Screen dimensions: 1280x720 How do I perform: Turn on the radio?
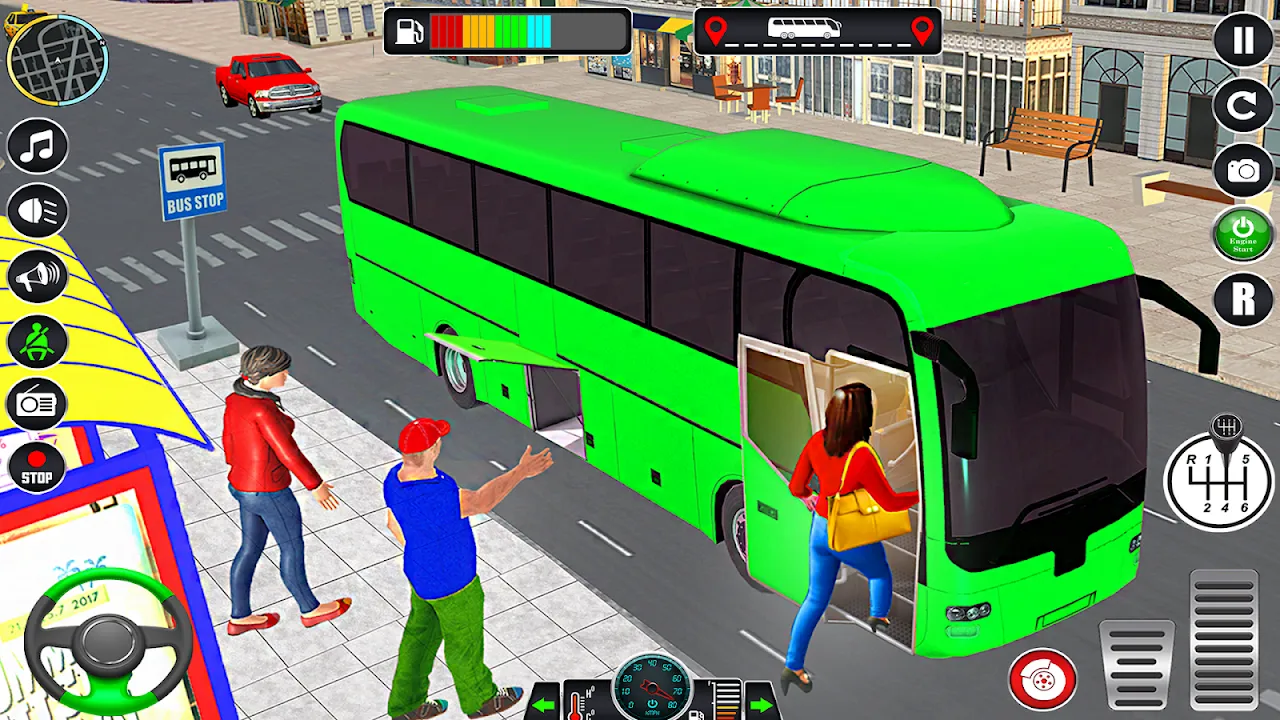pyautogui.click(x=37, y=405)
